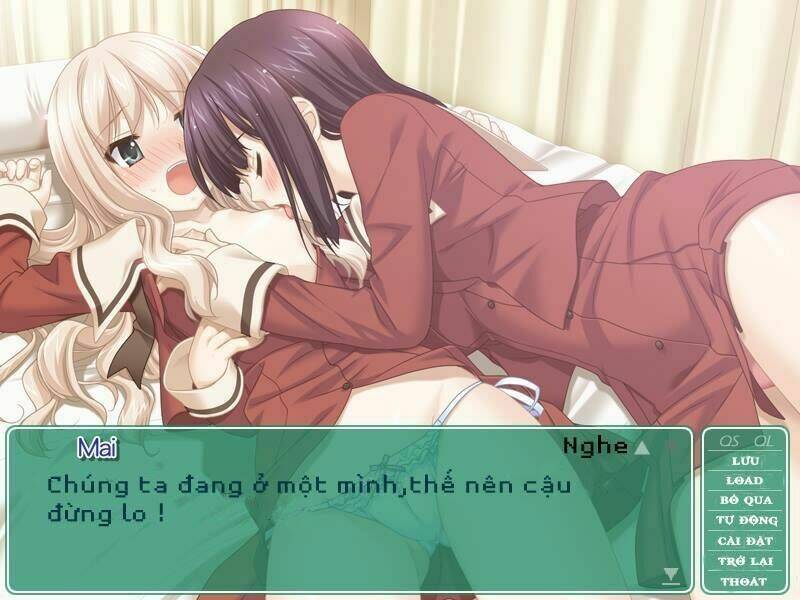
Task: Advance dialogue with the down arrow indicator
Action: 671,574
